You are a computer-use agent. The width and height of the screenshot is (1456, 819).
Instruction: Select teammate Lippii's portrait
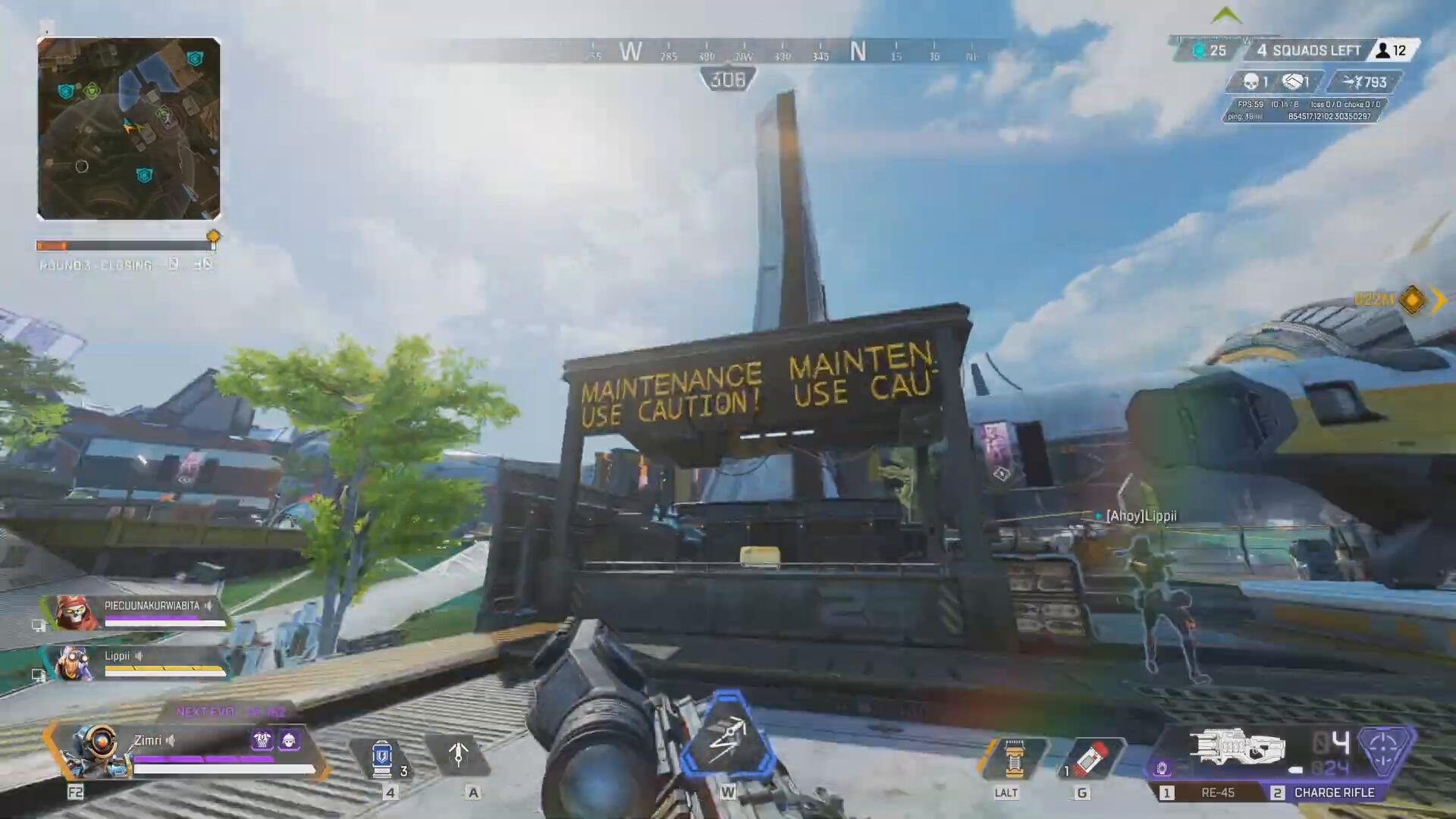point(73,664)
